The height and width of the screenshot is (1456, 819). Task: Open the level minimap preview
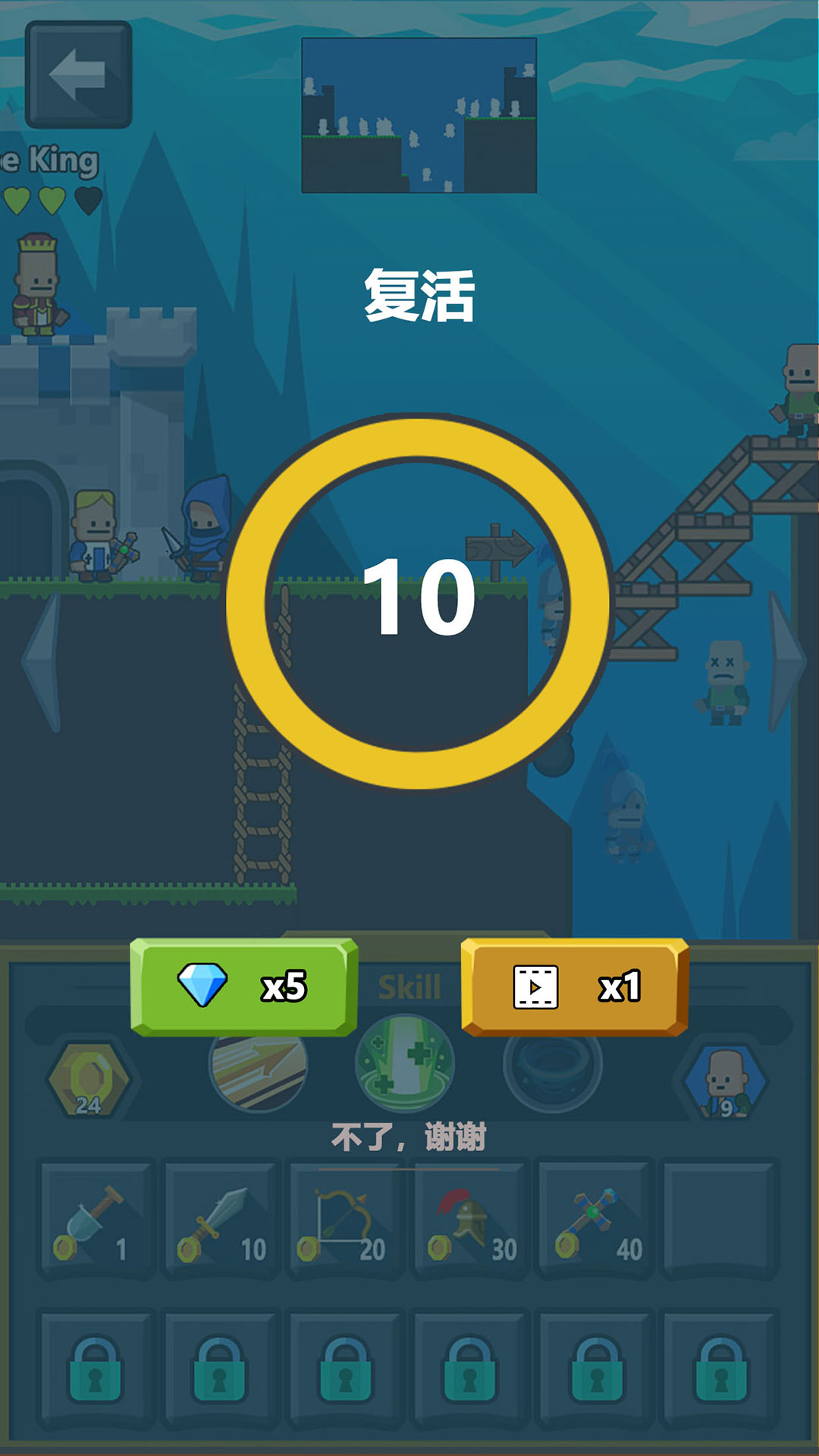419,115
